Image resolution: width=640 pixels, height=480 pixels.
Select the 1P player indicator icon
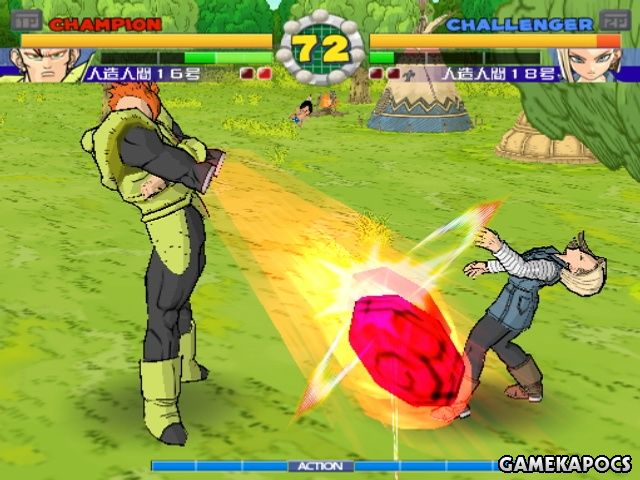(x=26, y=19)
